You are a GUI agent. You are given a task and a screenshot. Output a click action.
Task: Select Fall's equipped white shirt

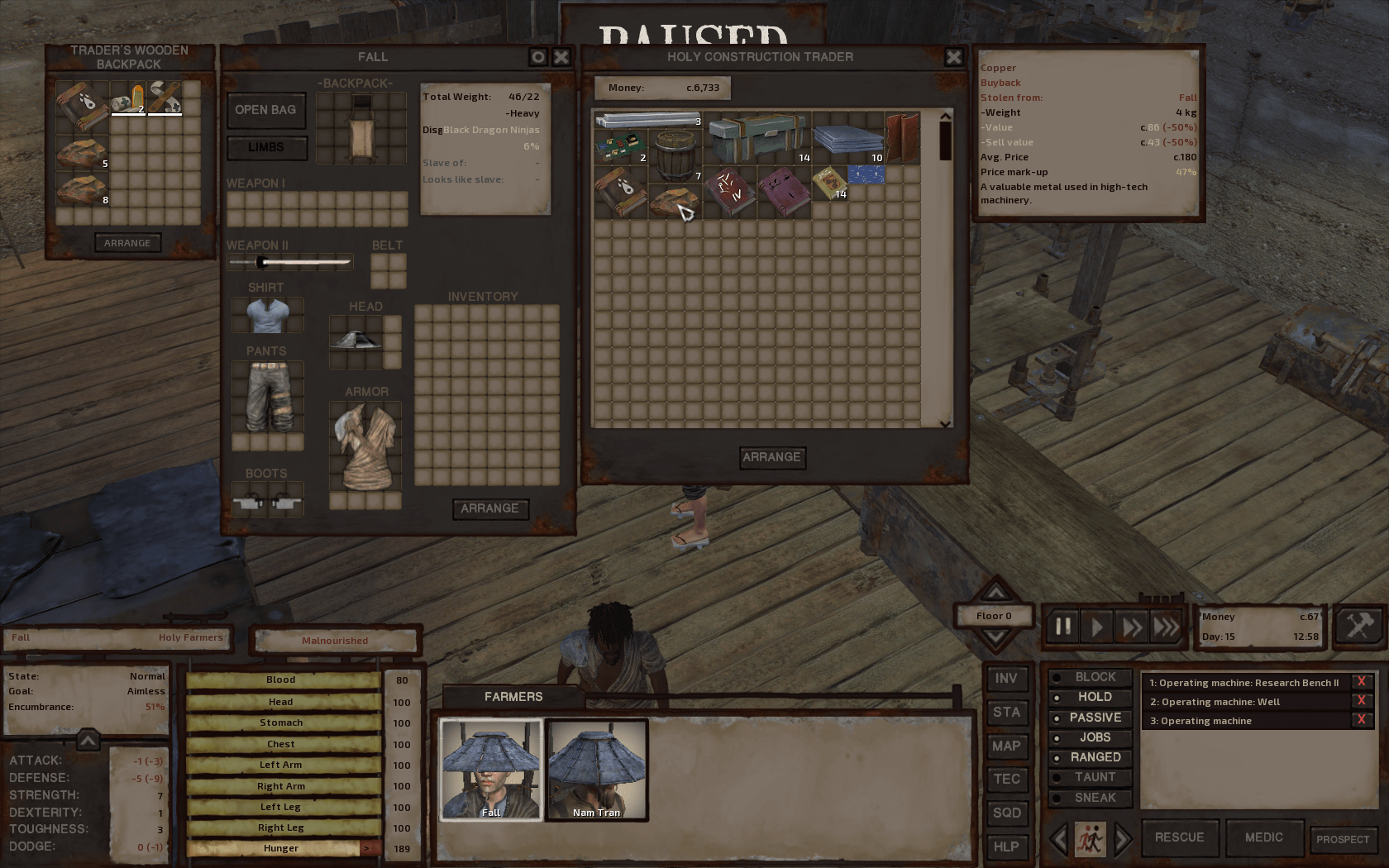267,315
